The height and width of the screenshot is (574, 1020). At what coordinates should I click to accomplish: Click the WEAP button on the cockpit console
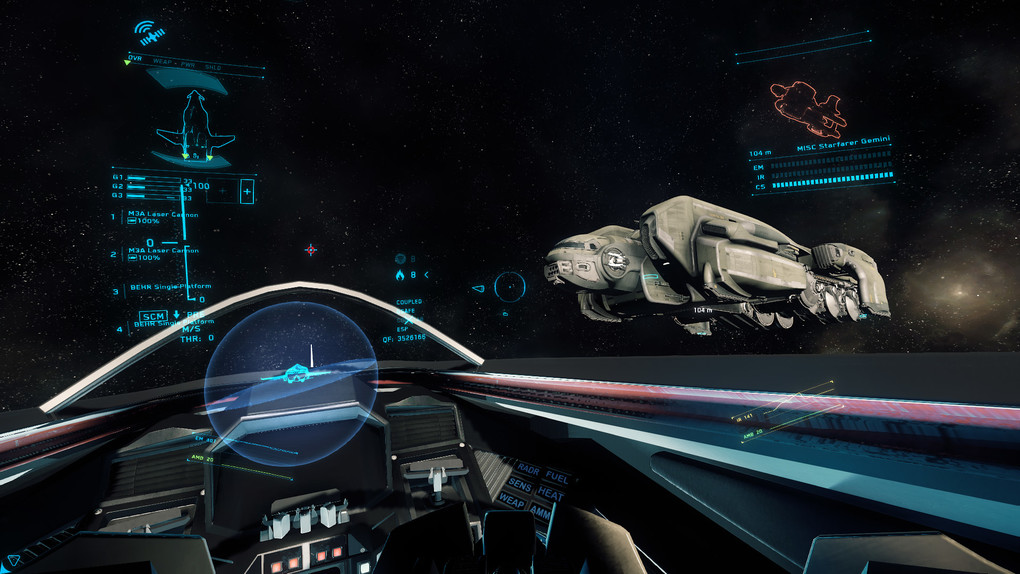[512, 501]
